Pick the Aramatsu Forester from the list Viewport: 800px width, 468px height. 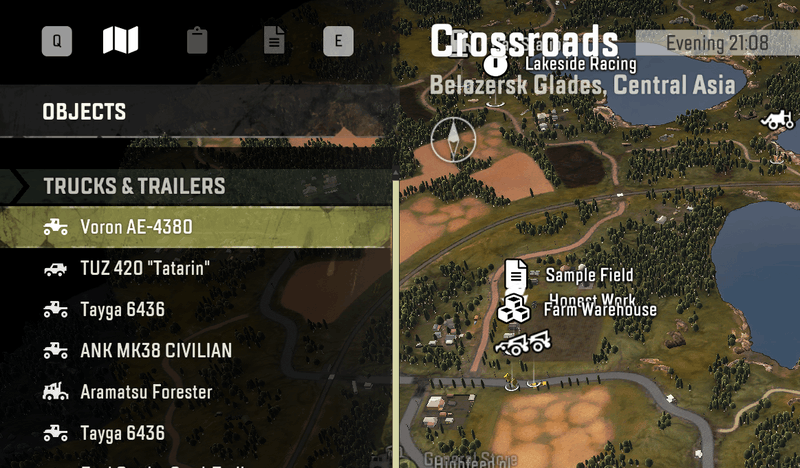146,392
